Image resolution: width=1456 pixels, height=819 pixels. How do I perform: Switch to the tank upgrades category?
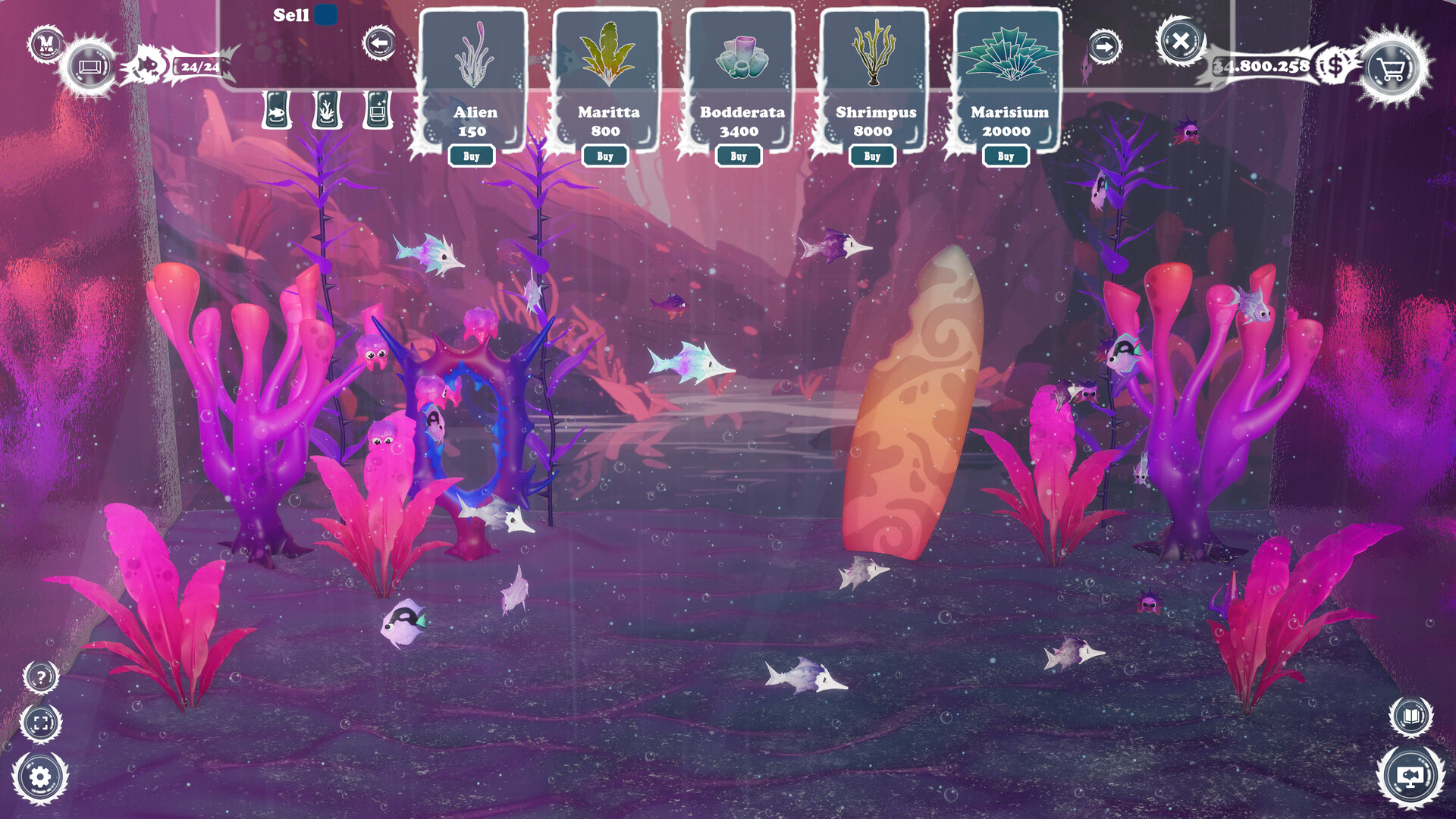point(378,111)
